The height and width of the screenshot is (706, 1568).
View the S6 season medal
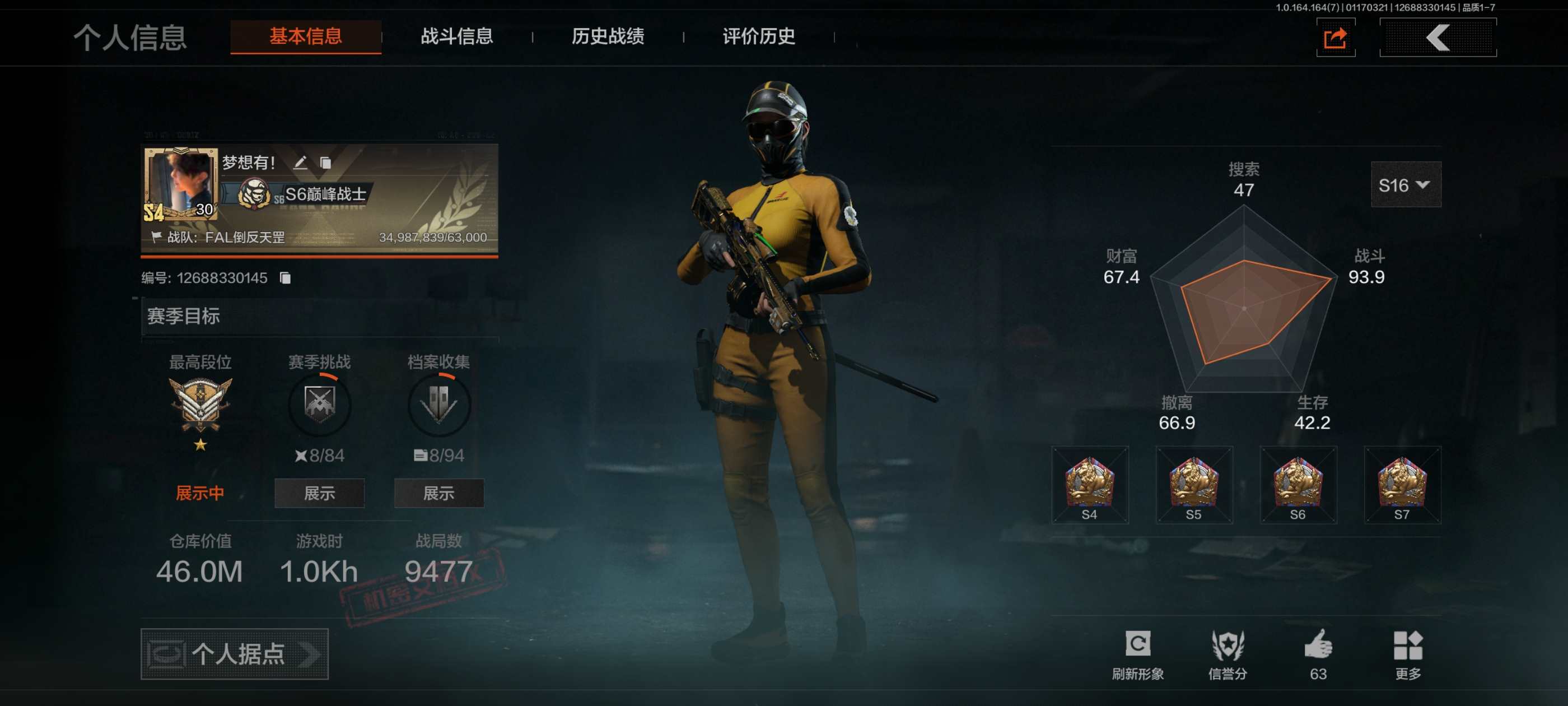1298,485
